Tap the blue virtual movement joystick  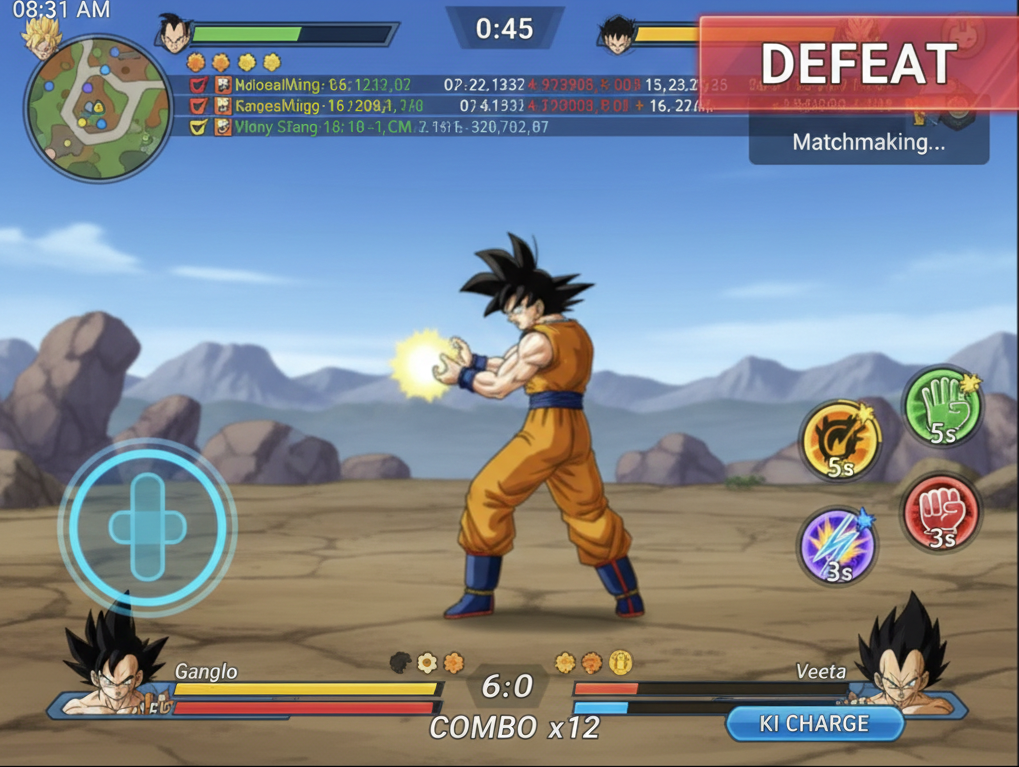pos(147,526)
